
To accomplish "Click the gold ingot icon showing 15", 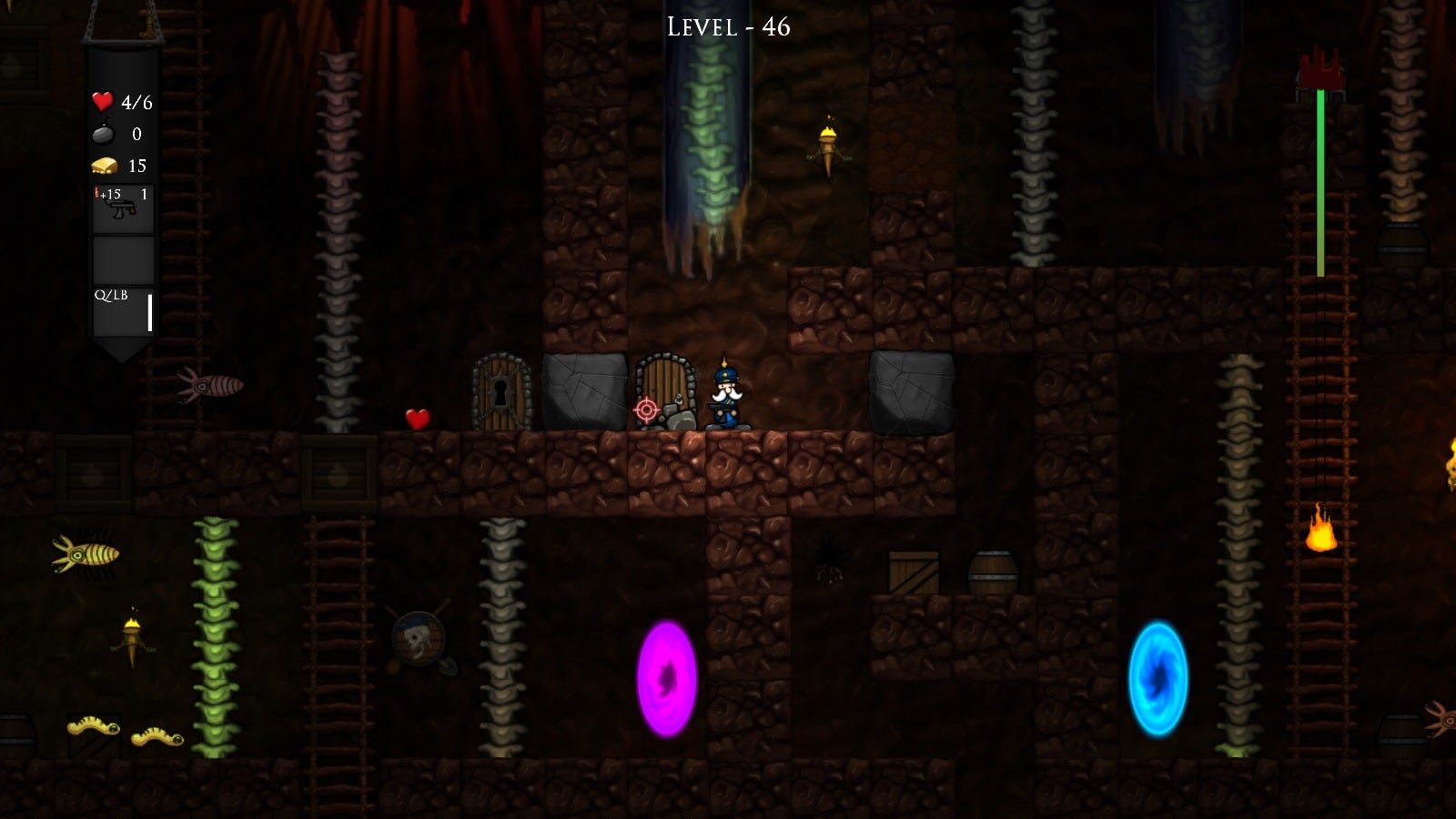I will pyautogui.click(x=103, y=166).
